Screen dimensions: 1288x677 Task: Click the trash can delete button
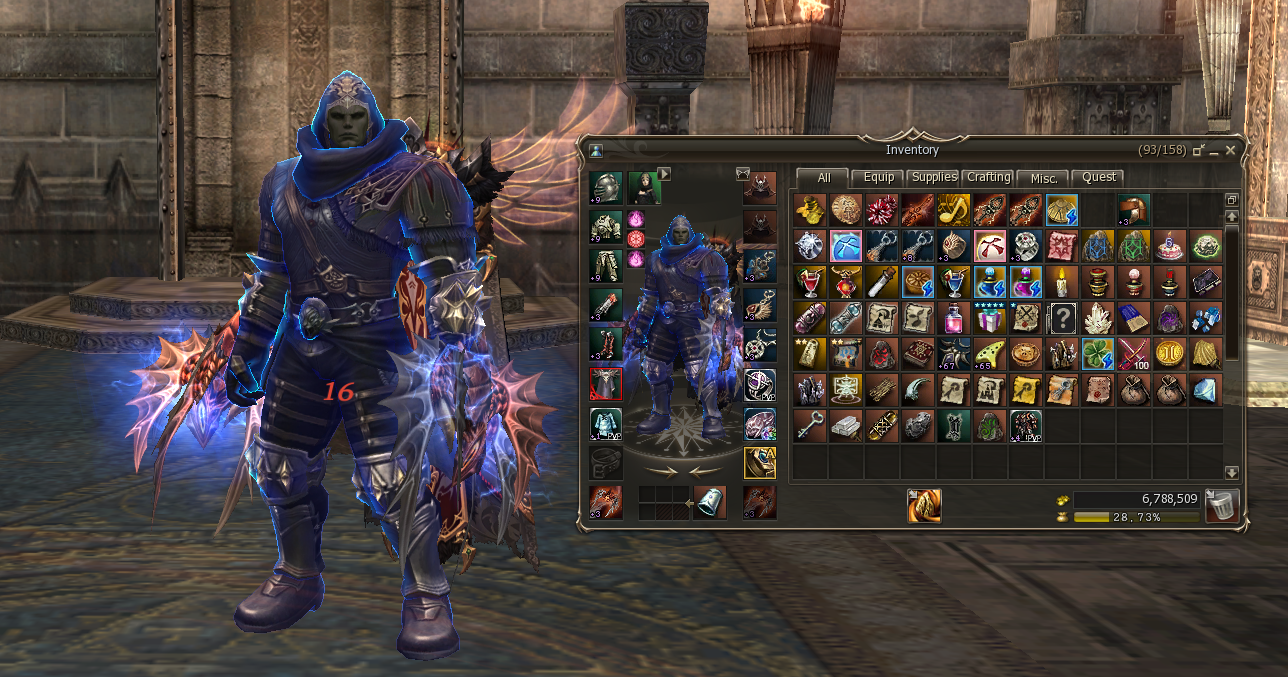click(x=1223, y=505)
